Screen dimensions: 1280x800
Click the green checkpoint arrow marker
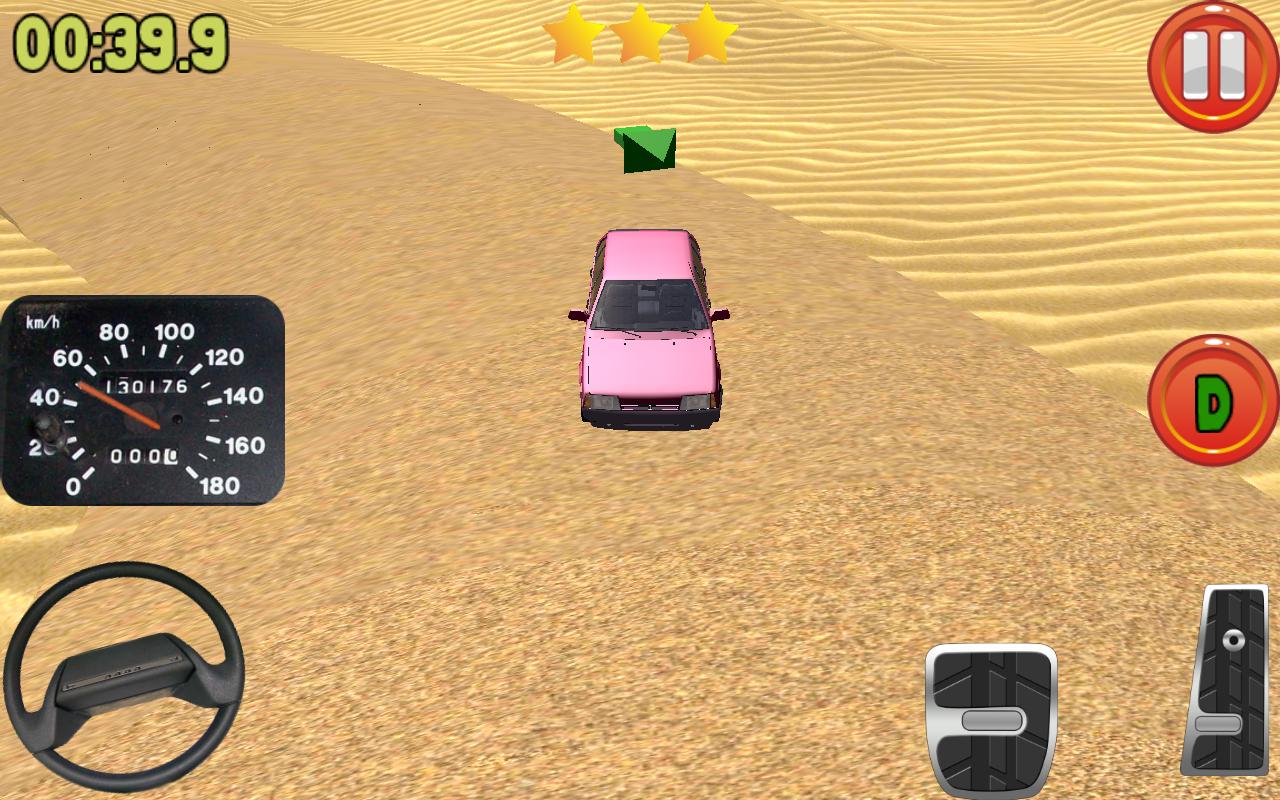(x=645, y=150)
